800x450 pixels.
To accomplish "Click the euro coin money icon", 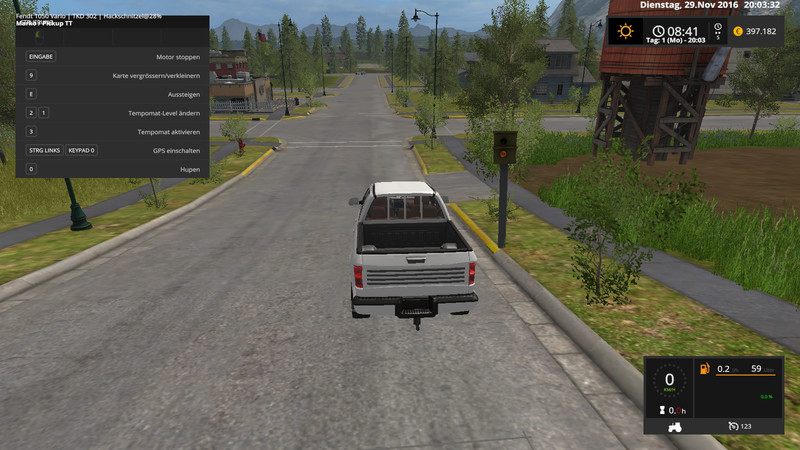I will click(x=737, y=31).
